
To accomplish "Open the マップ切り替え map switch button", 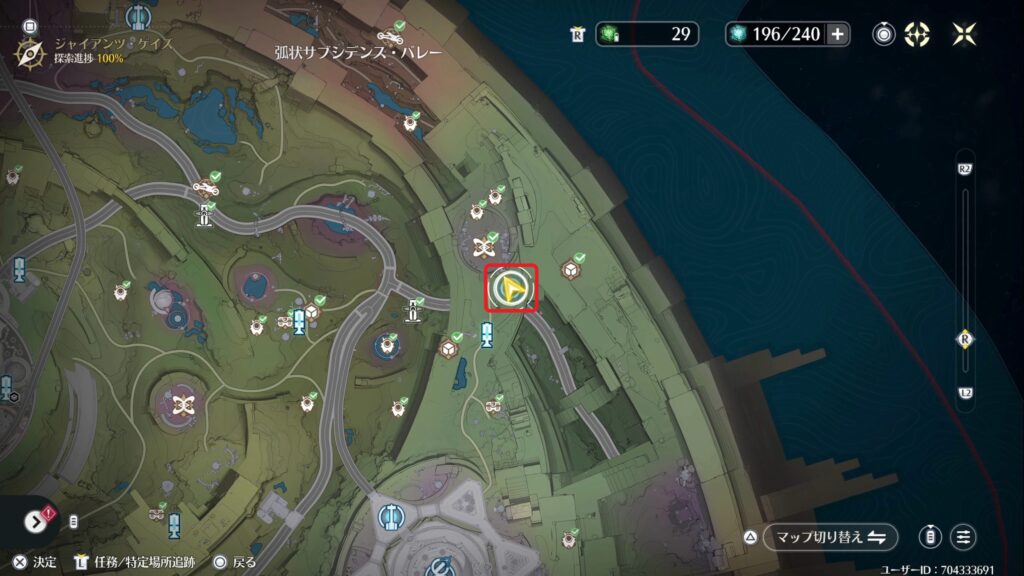I will pyautogui.click(x=830, y=537).
